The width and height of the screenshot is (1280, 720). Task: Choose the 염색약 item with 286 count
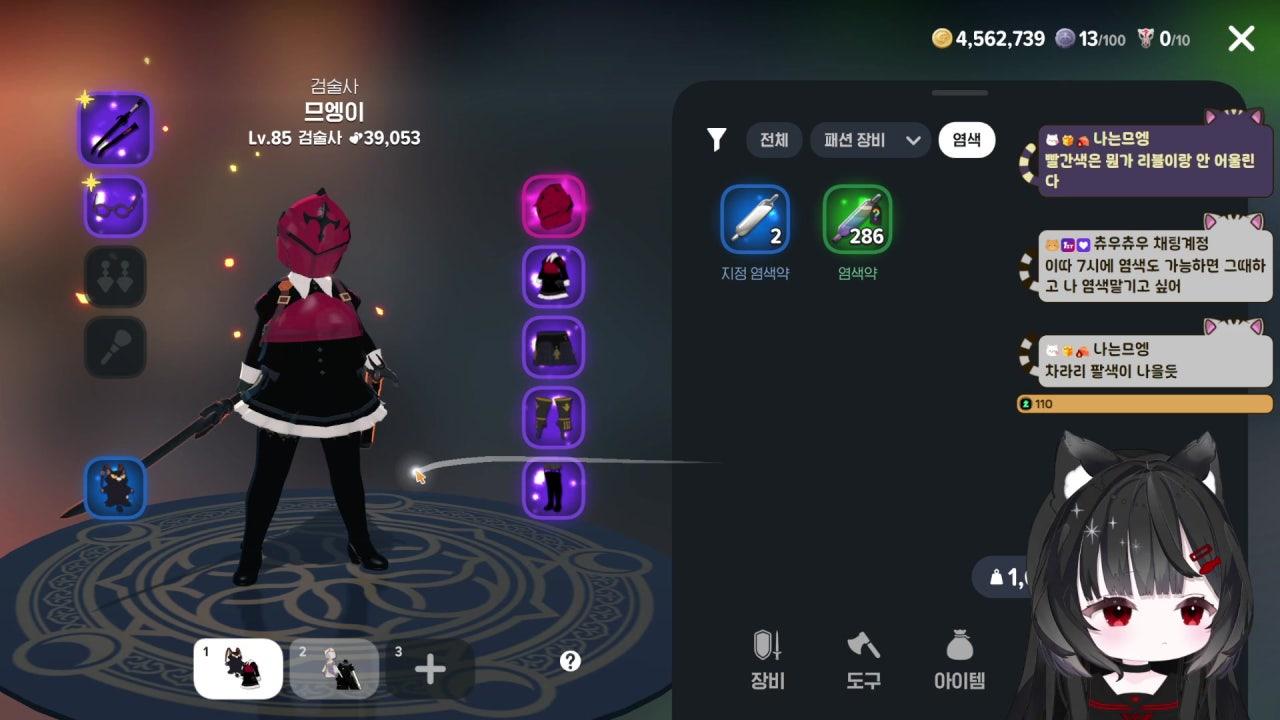click(857, 219)
